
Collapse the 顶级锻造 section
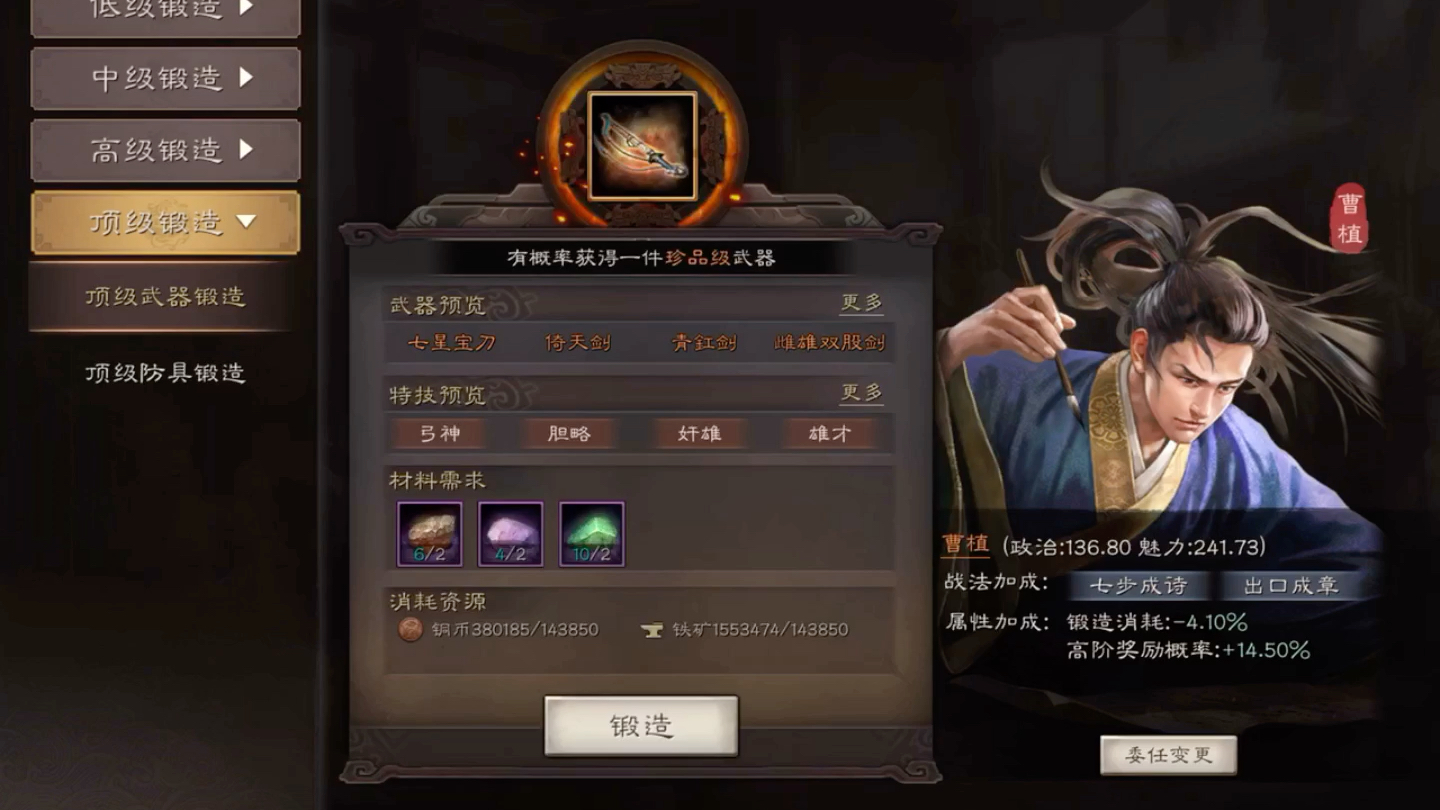click(165, 222)
